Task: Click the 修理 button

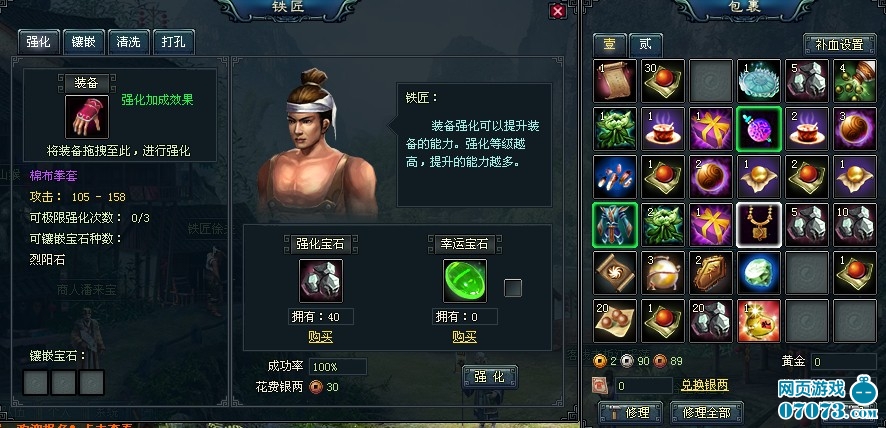Action: tap(630, 412)
